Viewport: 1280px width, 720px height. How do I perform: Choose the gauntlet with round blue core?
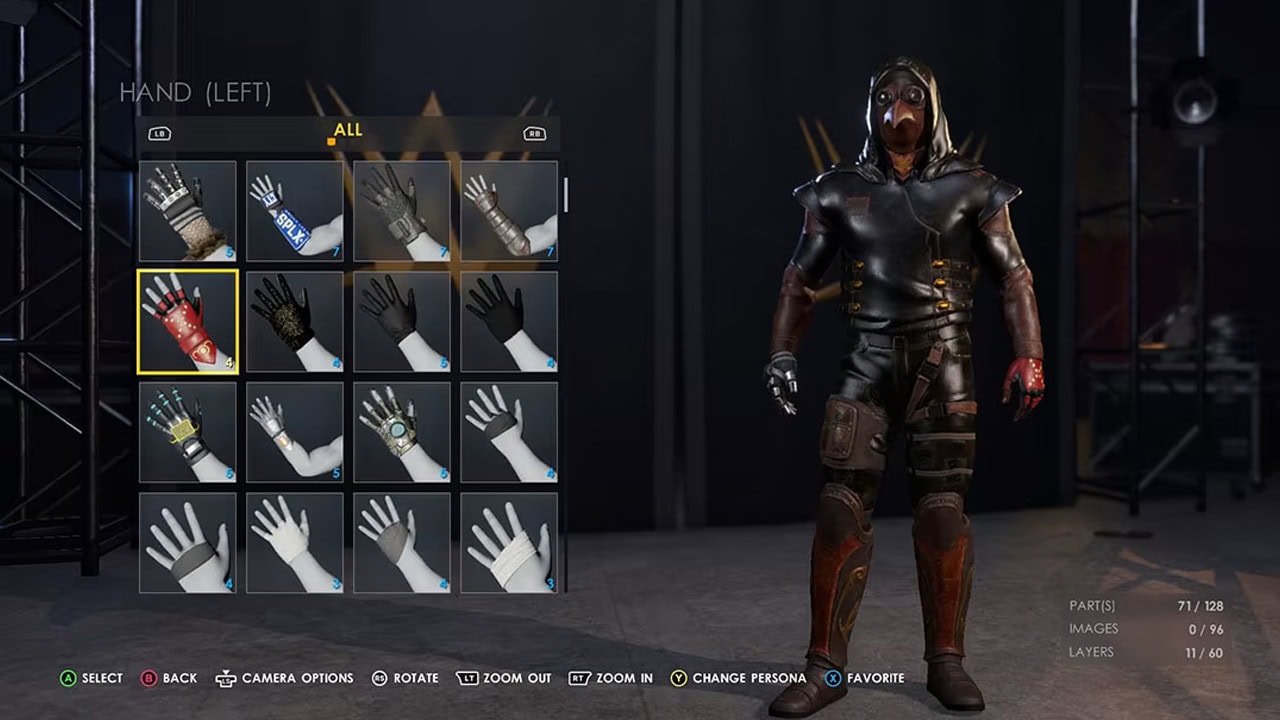(x=402, y=432)
